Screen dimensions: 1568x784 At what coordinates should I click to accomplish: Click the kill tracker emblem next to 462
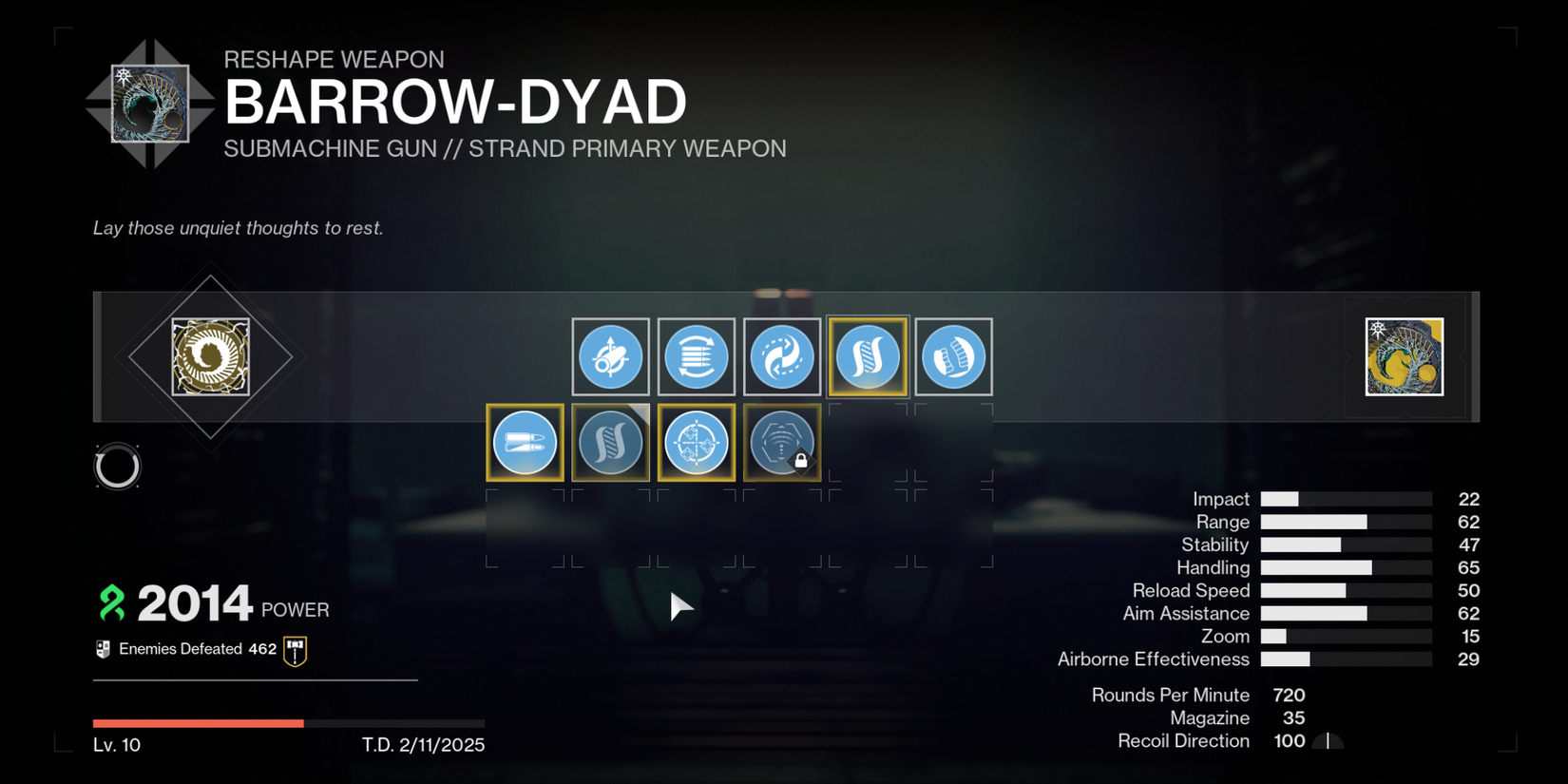tap(295, 648)
